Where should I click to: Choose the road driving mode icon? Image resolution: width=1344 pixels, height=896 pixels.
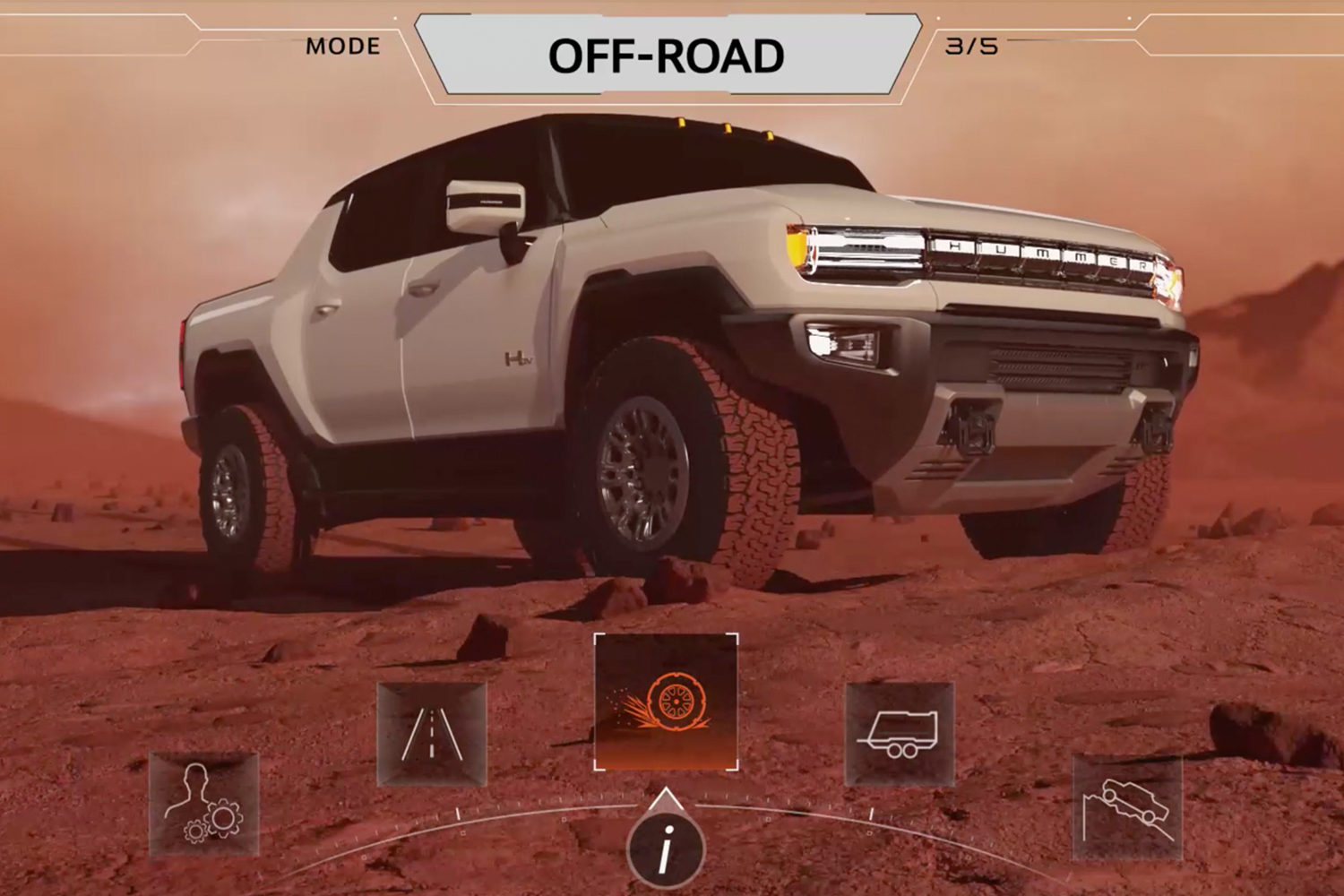click(x=432, y=734)
